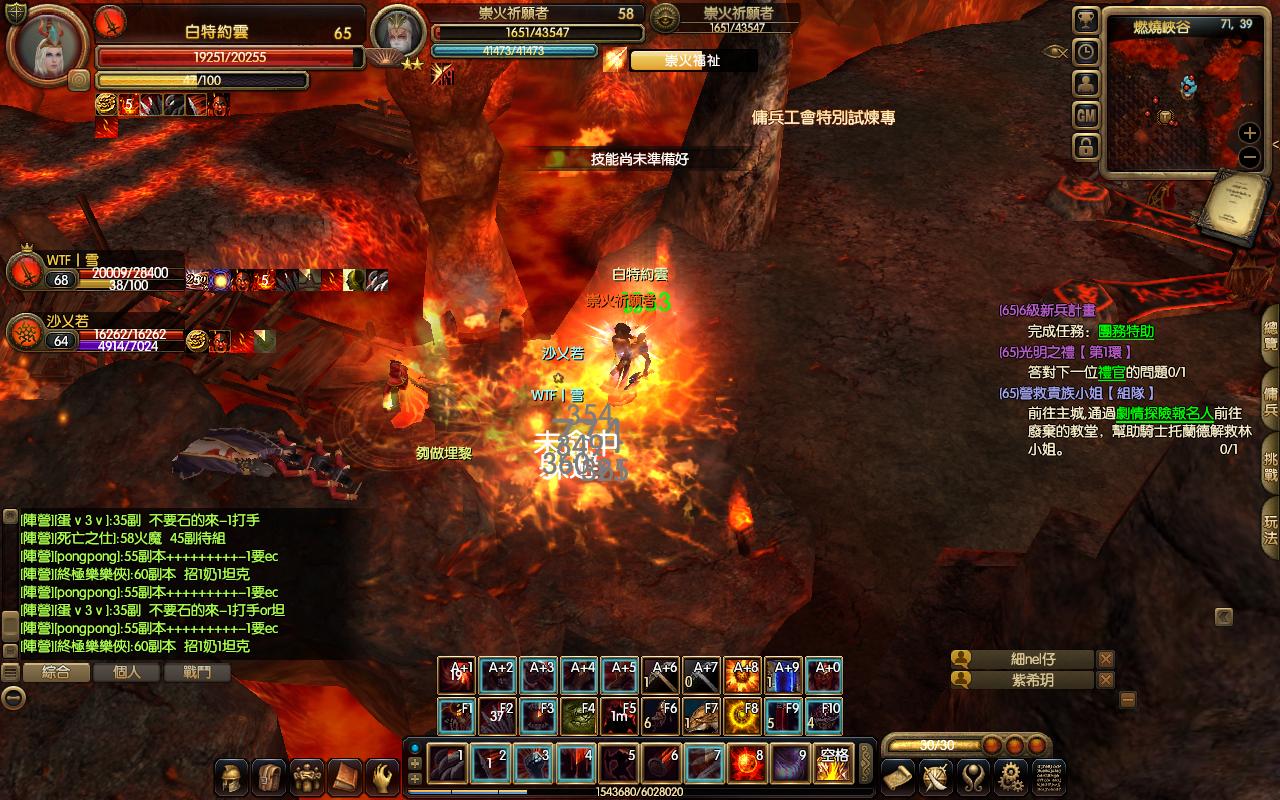1280x800 pixels.
Task: Open the clock icon beside the minimap
Action: pos(1086,52)
